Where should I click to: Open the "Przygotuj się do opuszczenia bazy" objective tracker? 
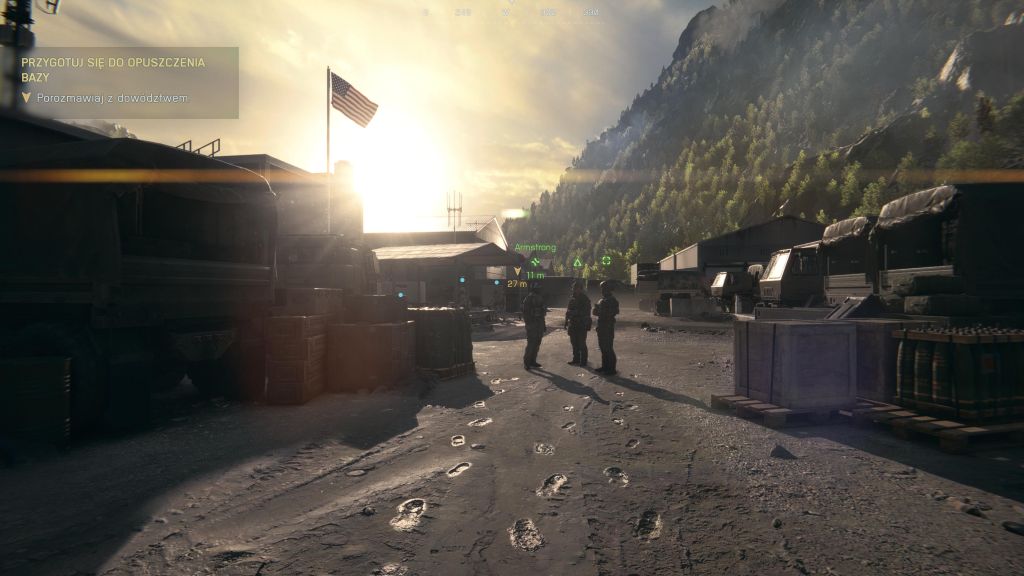pos(113,69)
